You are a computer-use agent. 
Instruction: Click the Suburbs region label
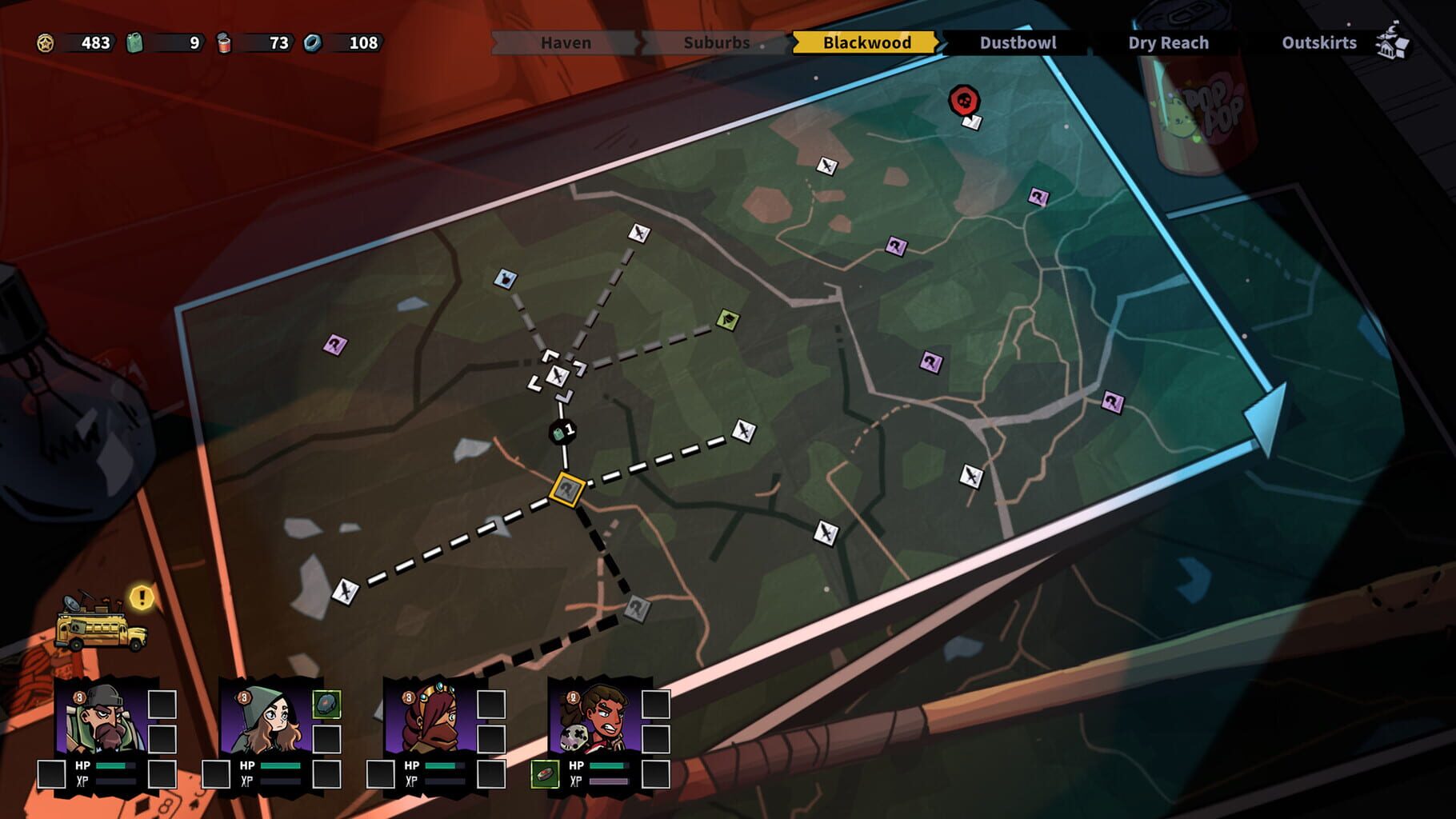pos(716,43)
